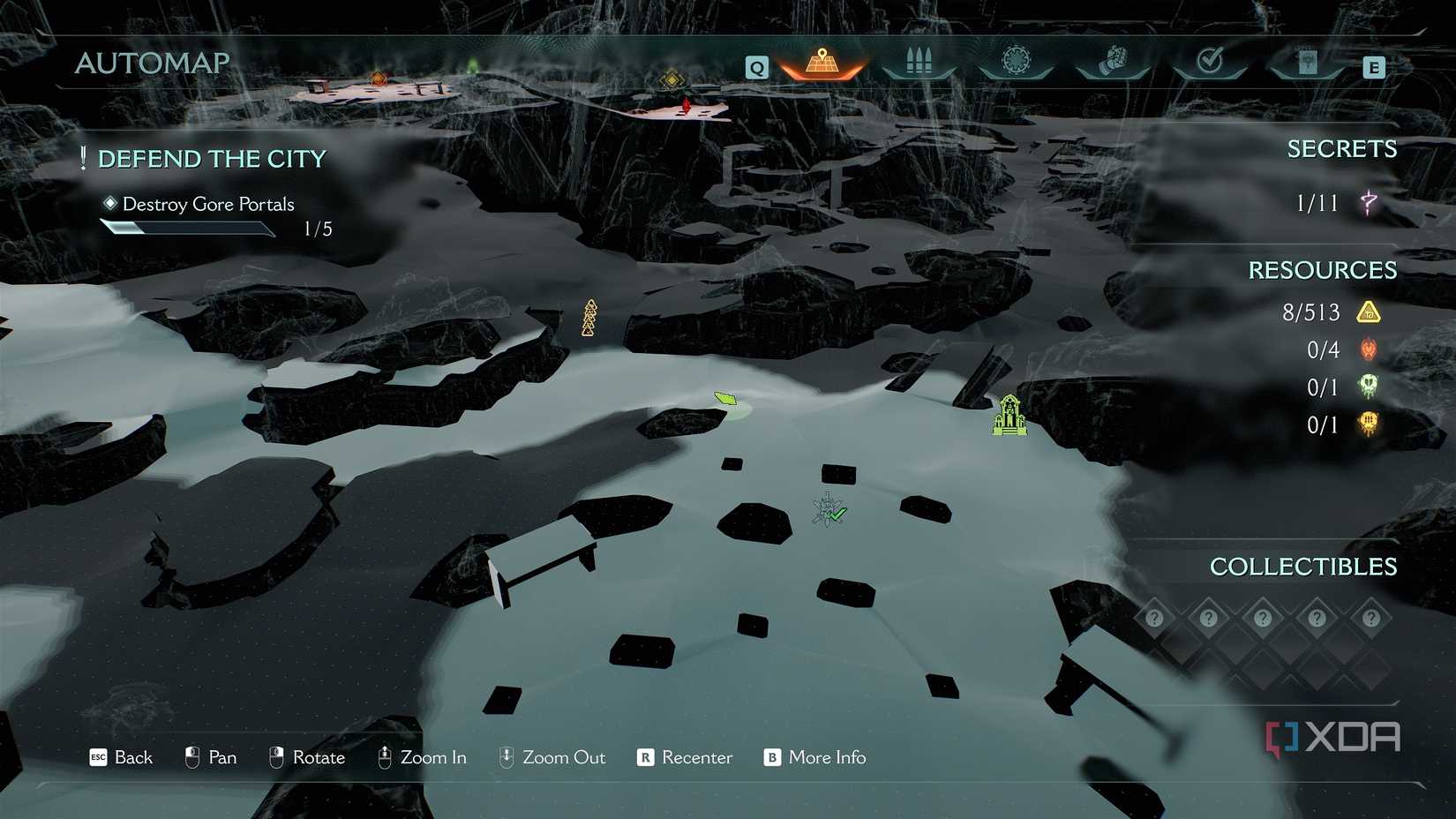Viewport: 1456px width, 819px height.
Task: Reveal the first hidden collectible diamond
Action: tap(1155, 619)
